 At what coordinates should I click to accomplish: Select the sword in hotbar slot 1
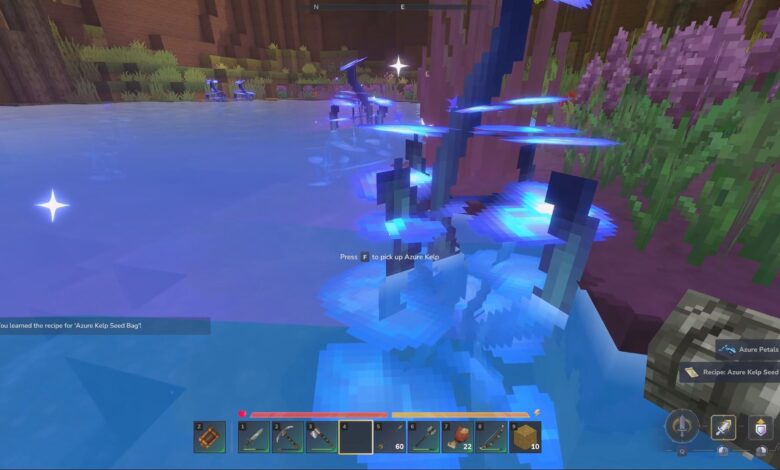(253, 437)
